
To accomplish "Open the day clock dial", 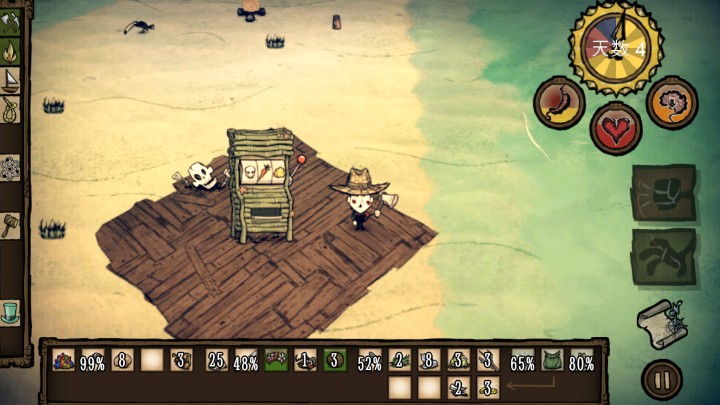I will (615, 46).
